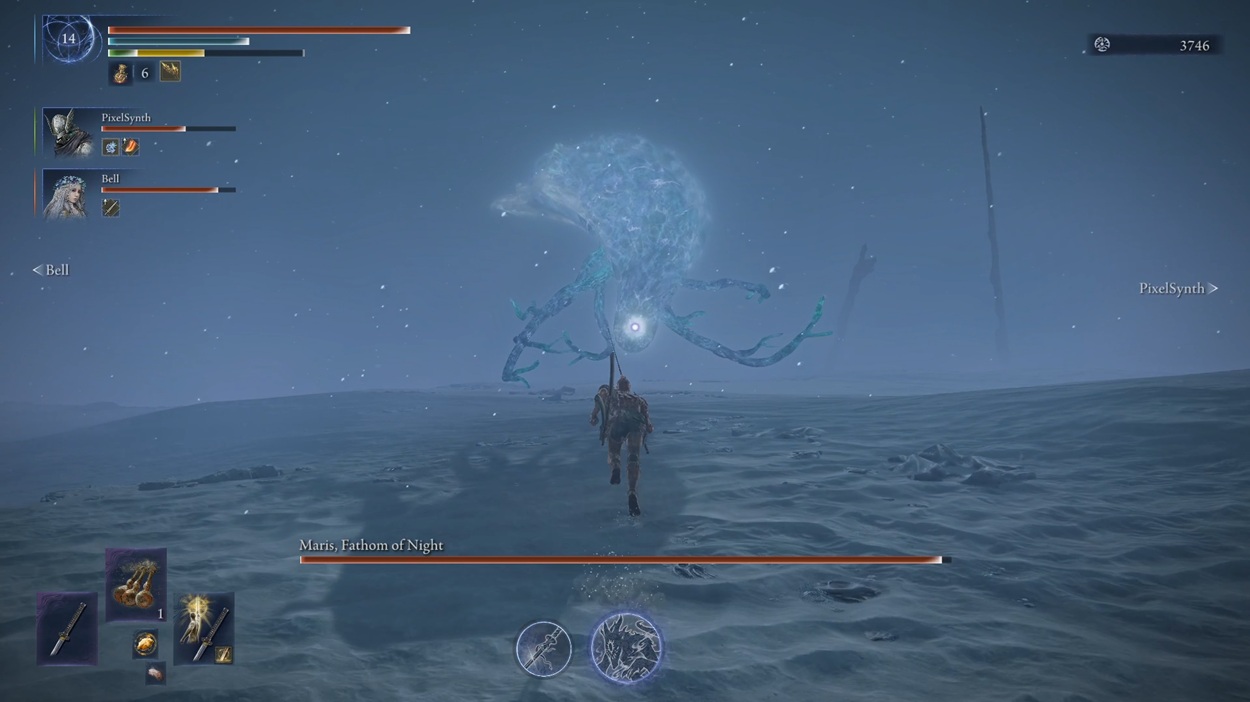This screenshot has height=702, width=1250.
Task: Click the amber stone quick slot
Action: [x=146, y=644]
